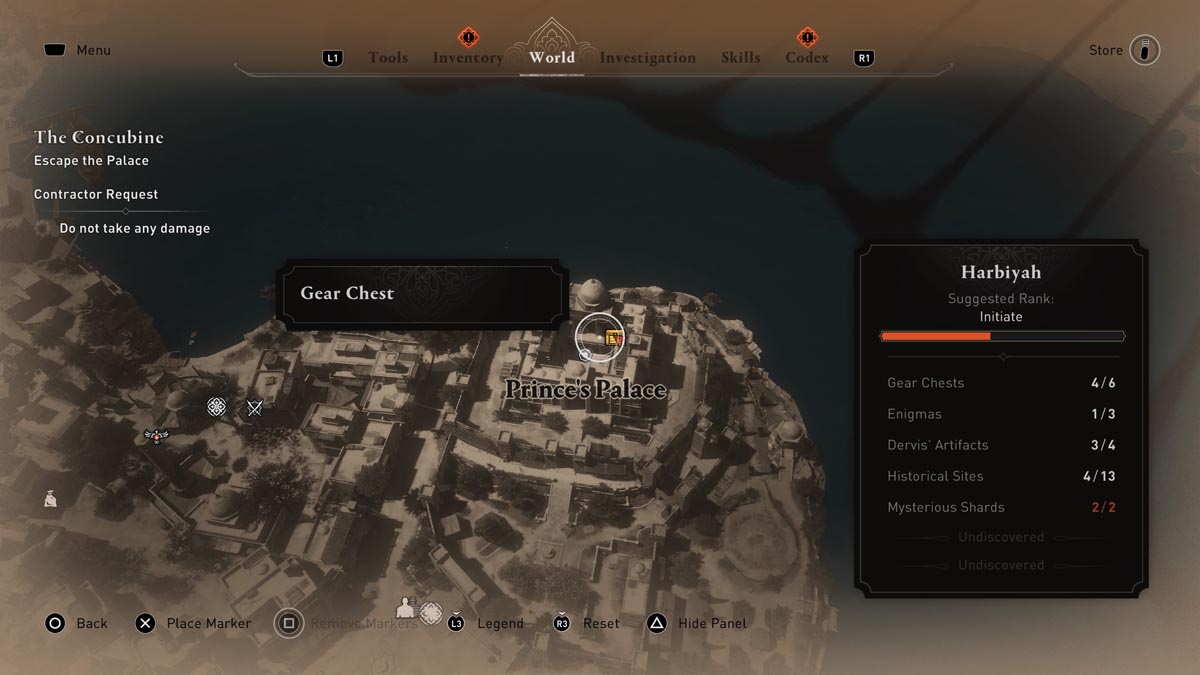The width and height of the screenshot is (1200, 675).
Task: Choose the Back option
Action: tap(91, 623)
